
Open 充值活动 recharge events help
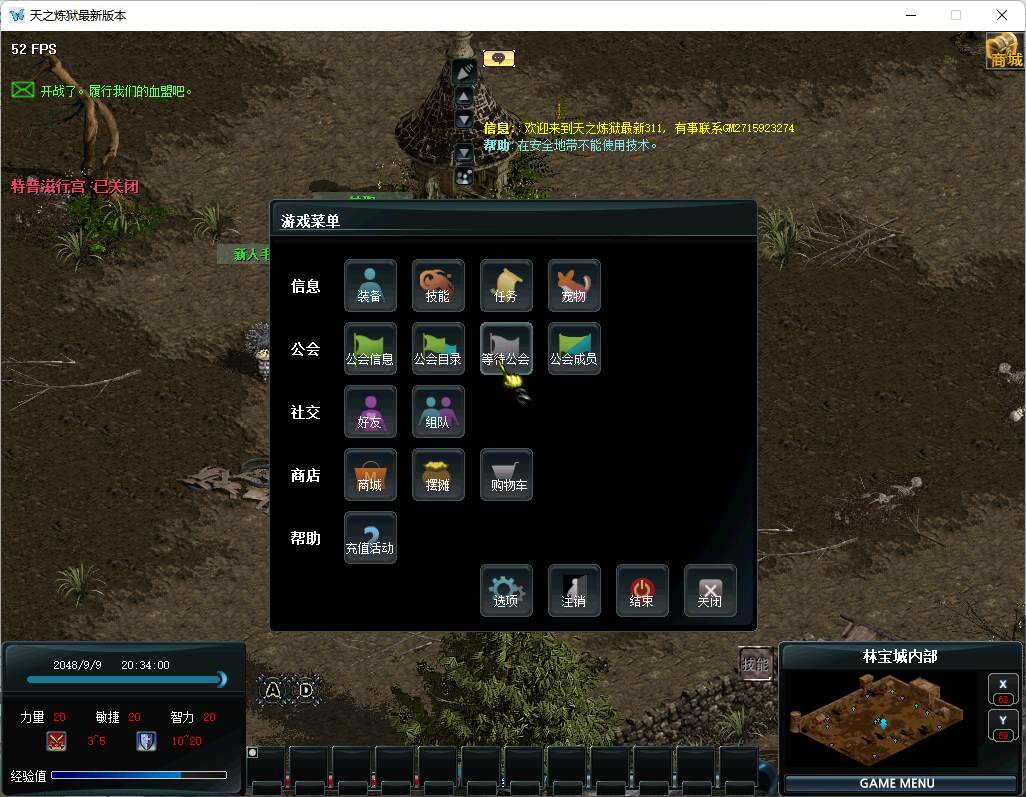370,538
